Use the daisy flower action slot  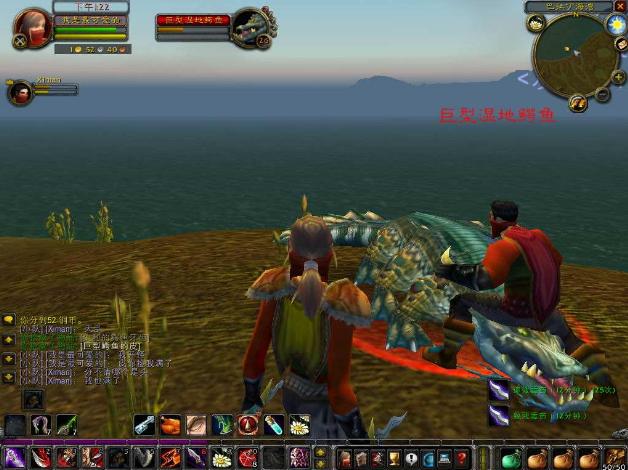pyautogui.click(x=298, y=425)
